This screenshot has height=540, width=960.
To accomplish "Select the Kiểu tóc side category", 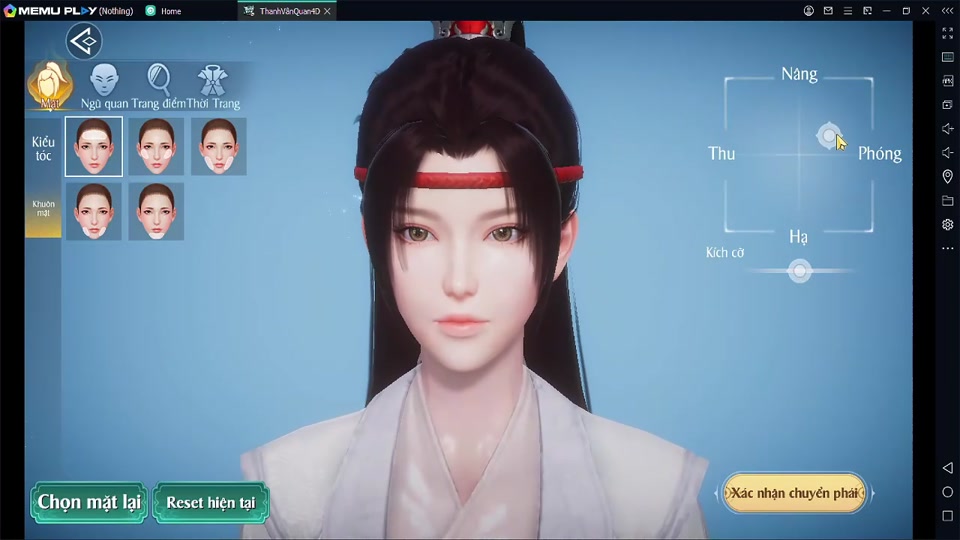I will (x=43, y=149).
